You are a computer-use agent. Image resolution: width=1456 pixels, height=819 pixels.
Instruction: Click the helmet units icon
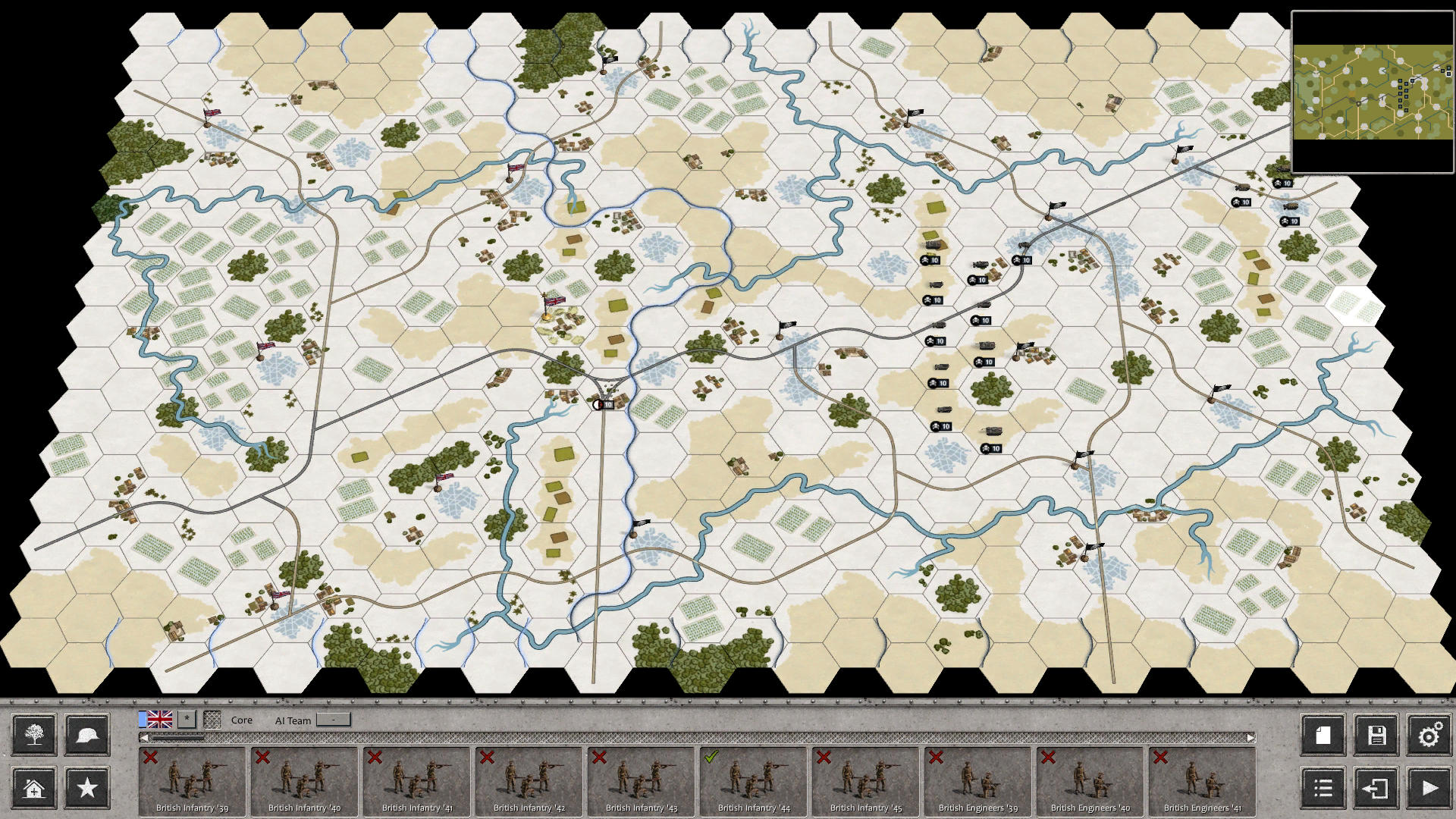(86, 734)
